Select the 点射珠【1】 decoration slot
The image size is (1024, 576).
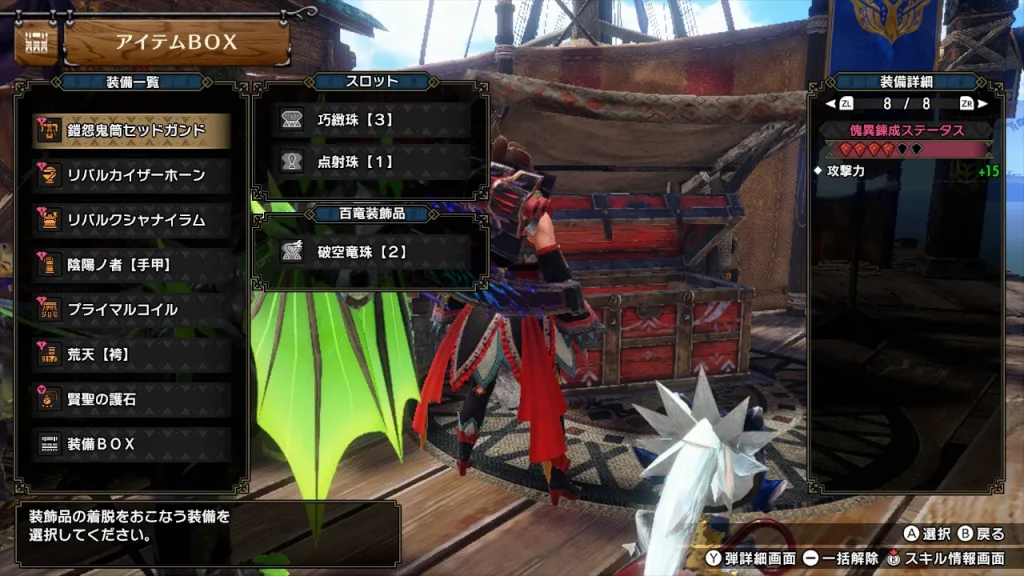click(371, 161)
